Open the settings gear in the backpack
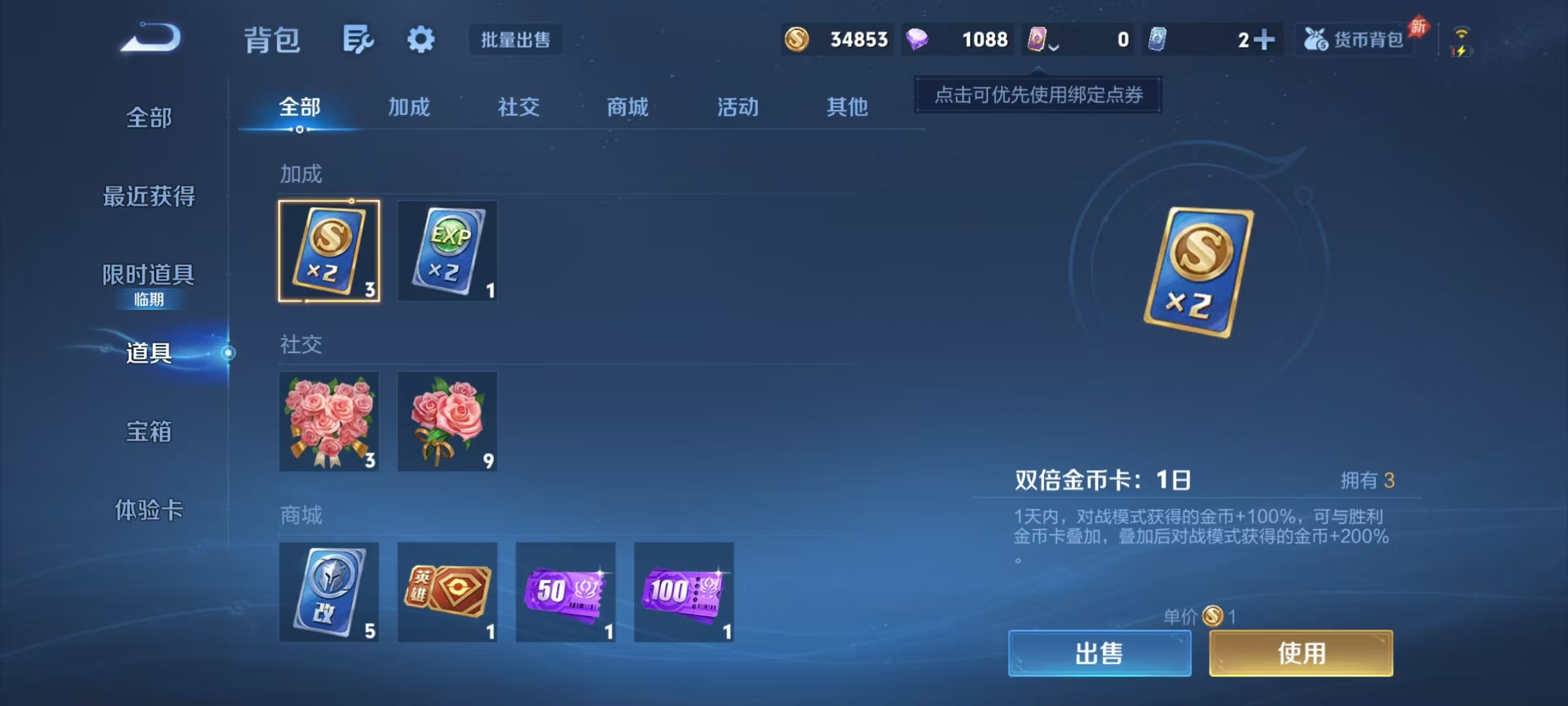 [420, 39]
